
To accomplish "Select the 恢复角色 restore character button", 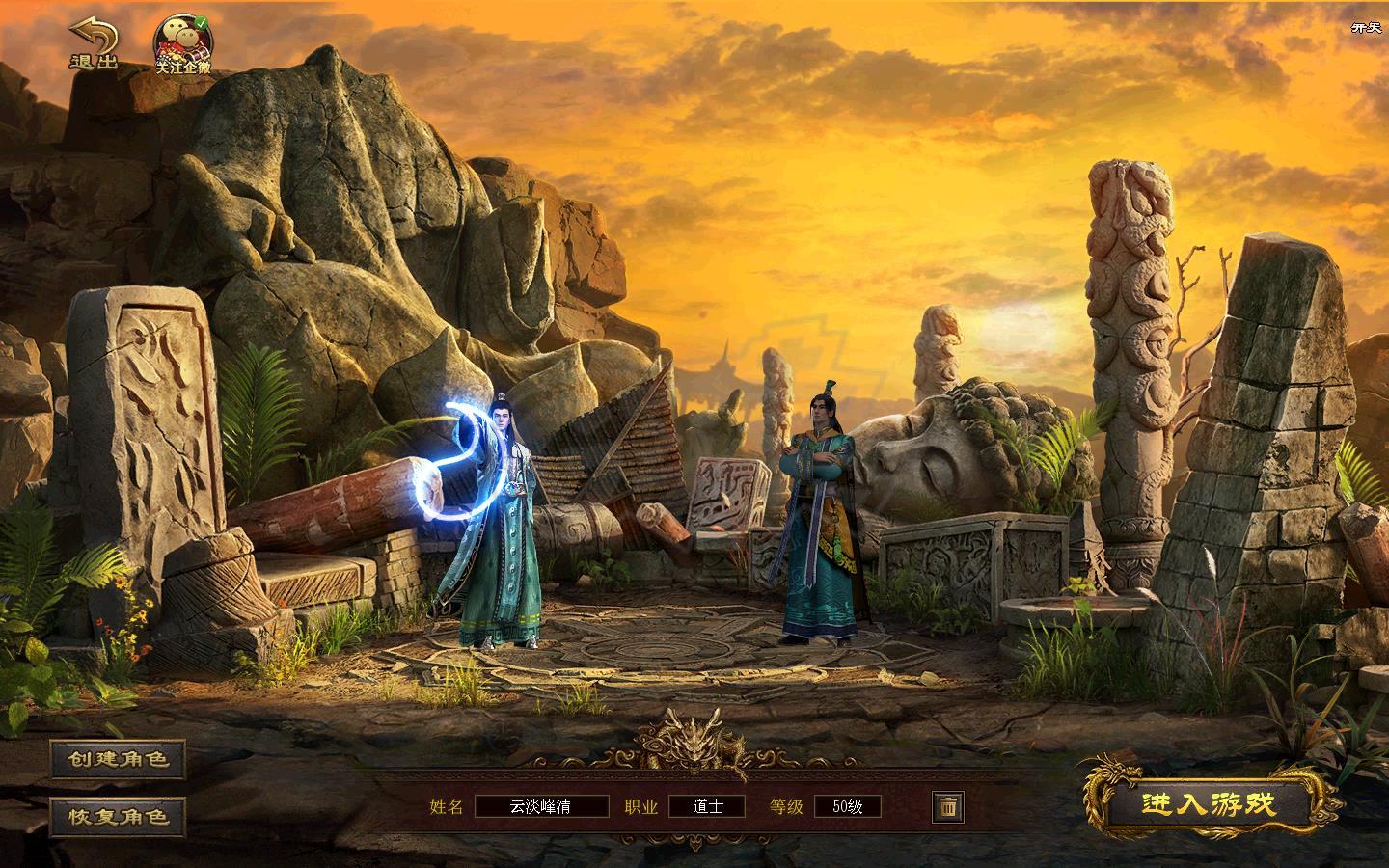I will coord(119,816).
